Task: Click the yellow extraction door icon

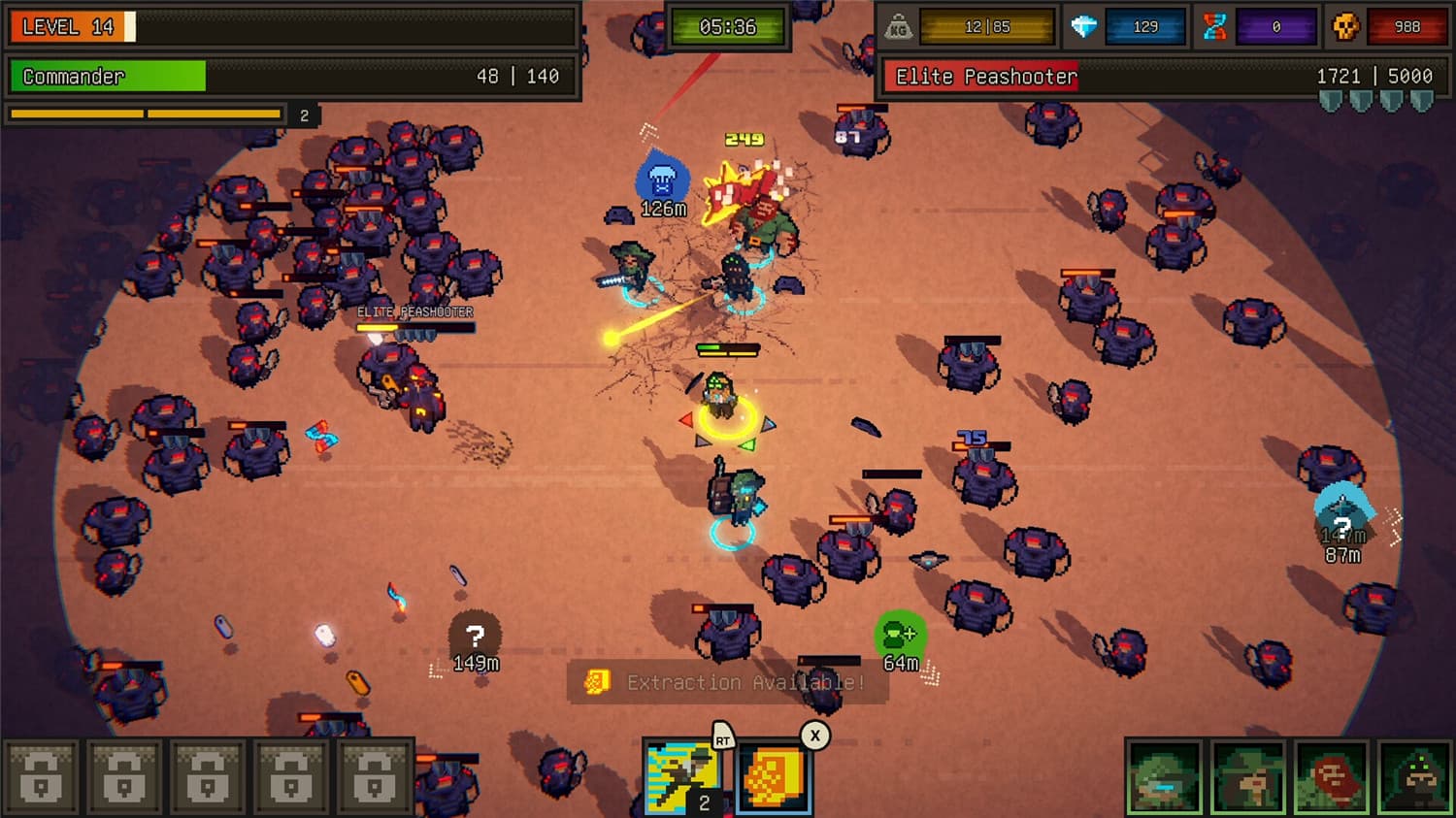Action: point(598,683)
